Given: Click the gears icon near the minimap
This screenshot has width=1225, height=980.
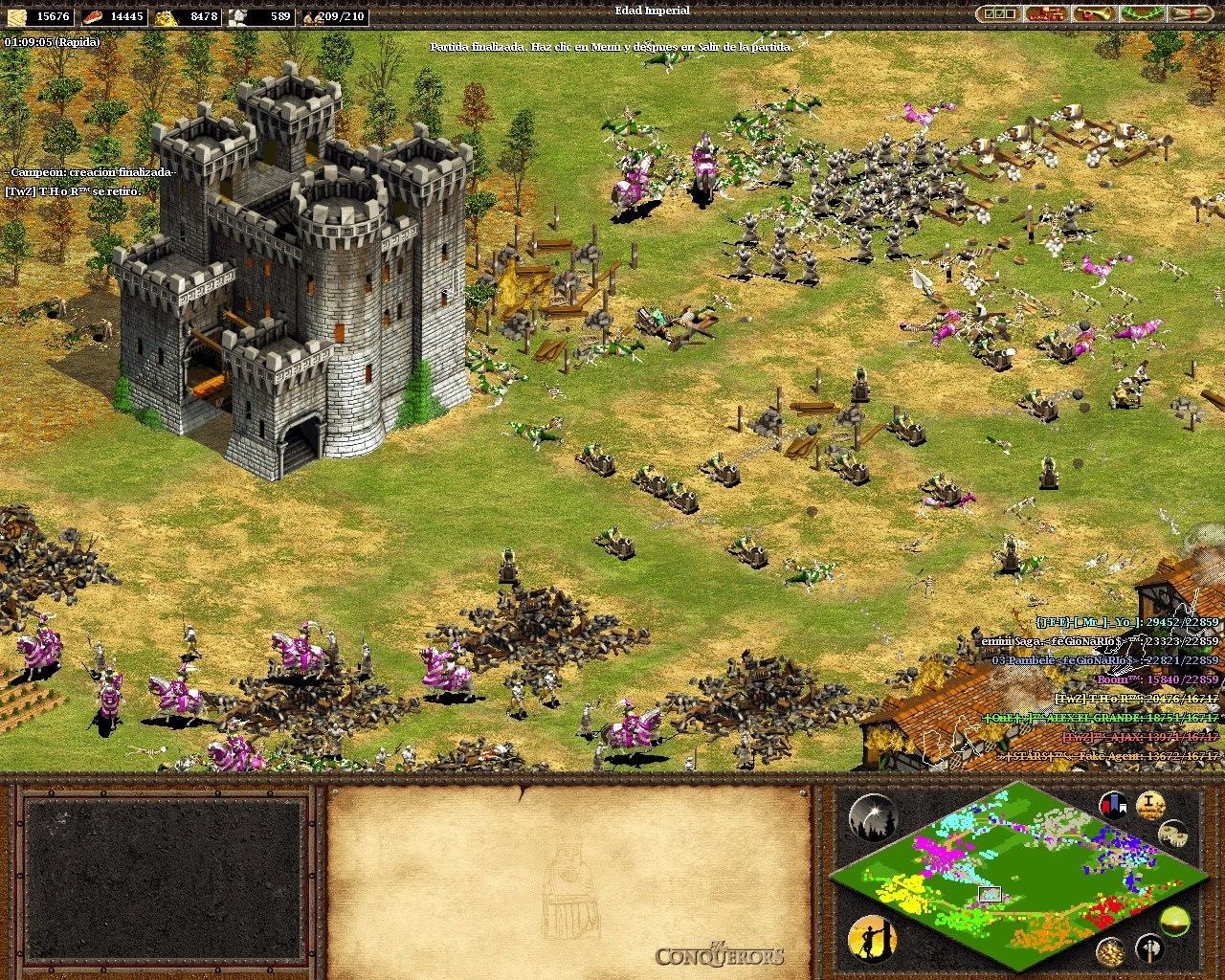Looking at the screenshot, I should click(x=1173, y=834).
